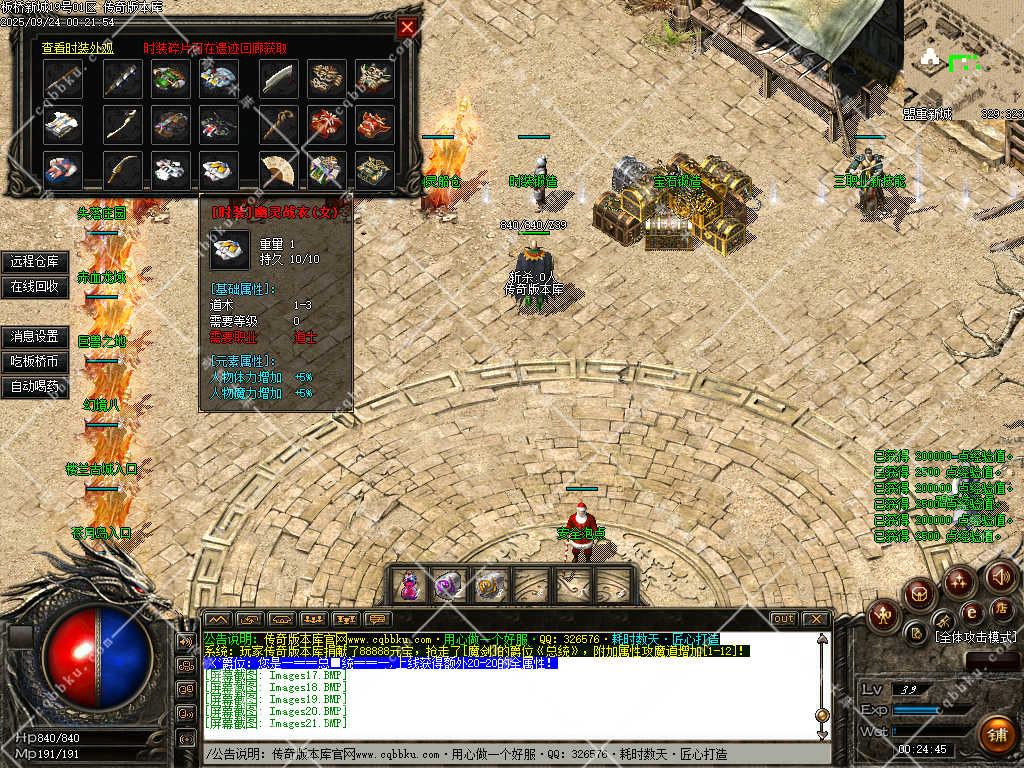Open 在线回收 online recycling

35,286
